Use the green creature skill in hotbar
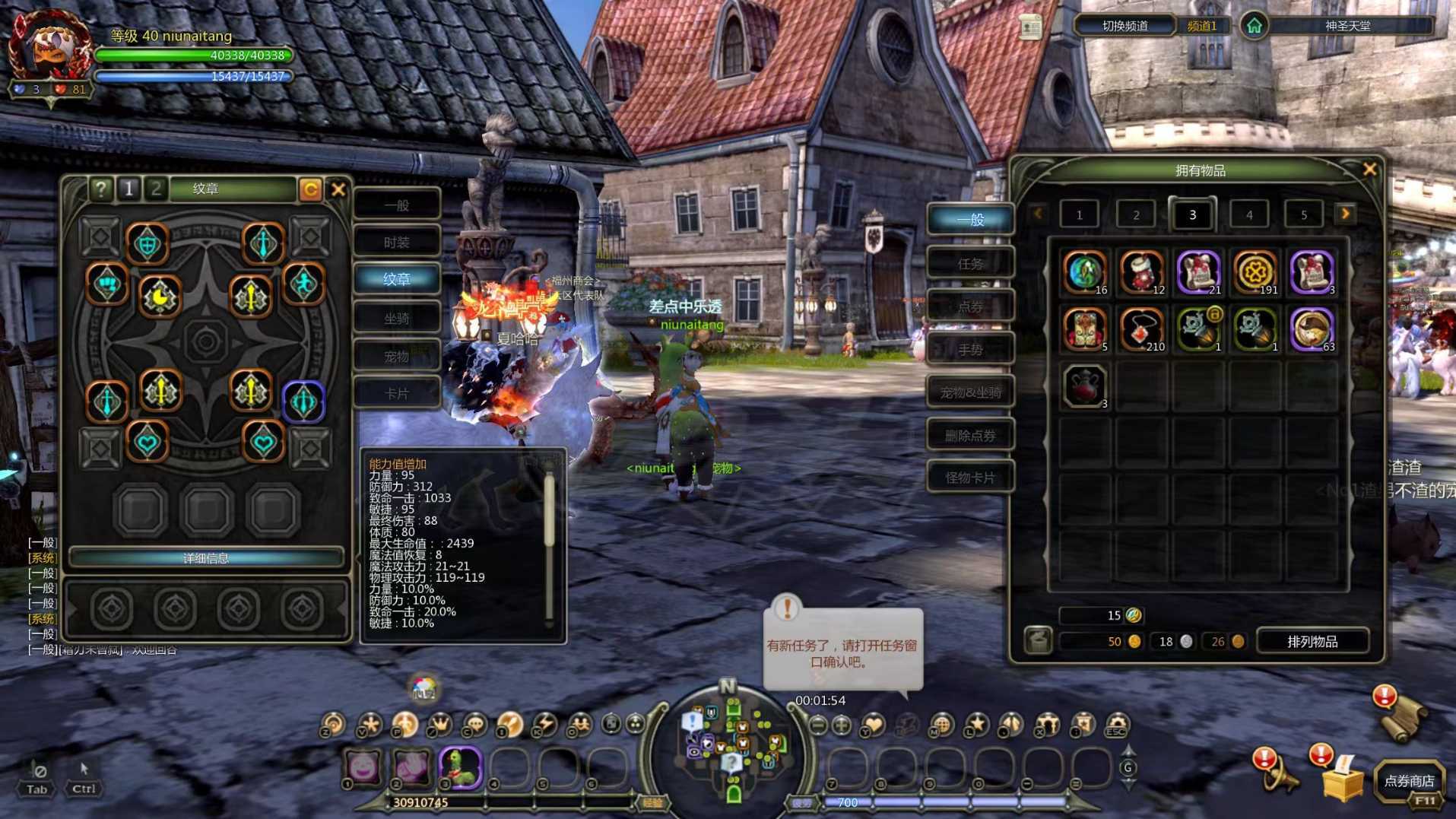This screenshot has width=1456, height=819. pos(459,767)
